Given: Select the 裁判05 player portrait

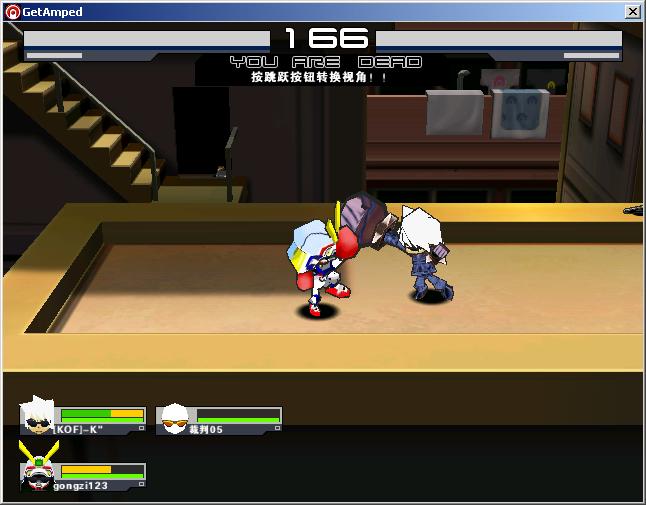Looking at the screenshot, I should click(175, 418).
